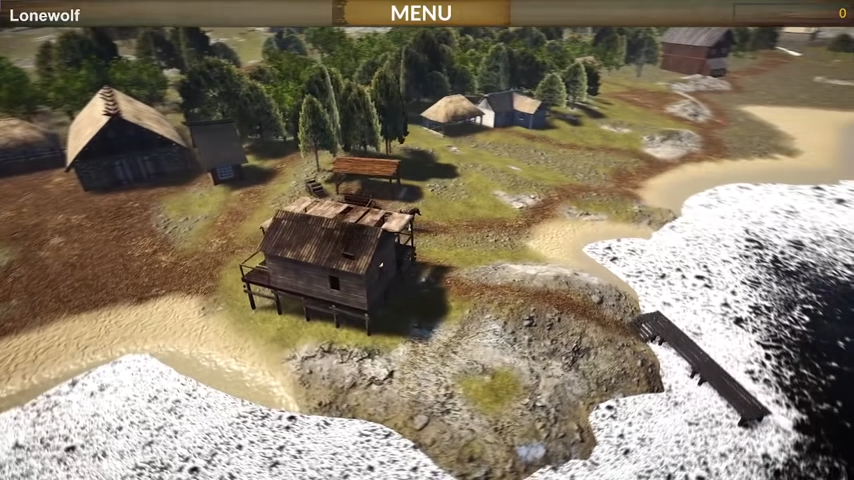The image size is (854, 480).
Task: Open the MENU button
Action: point(421,13)
